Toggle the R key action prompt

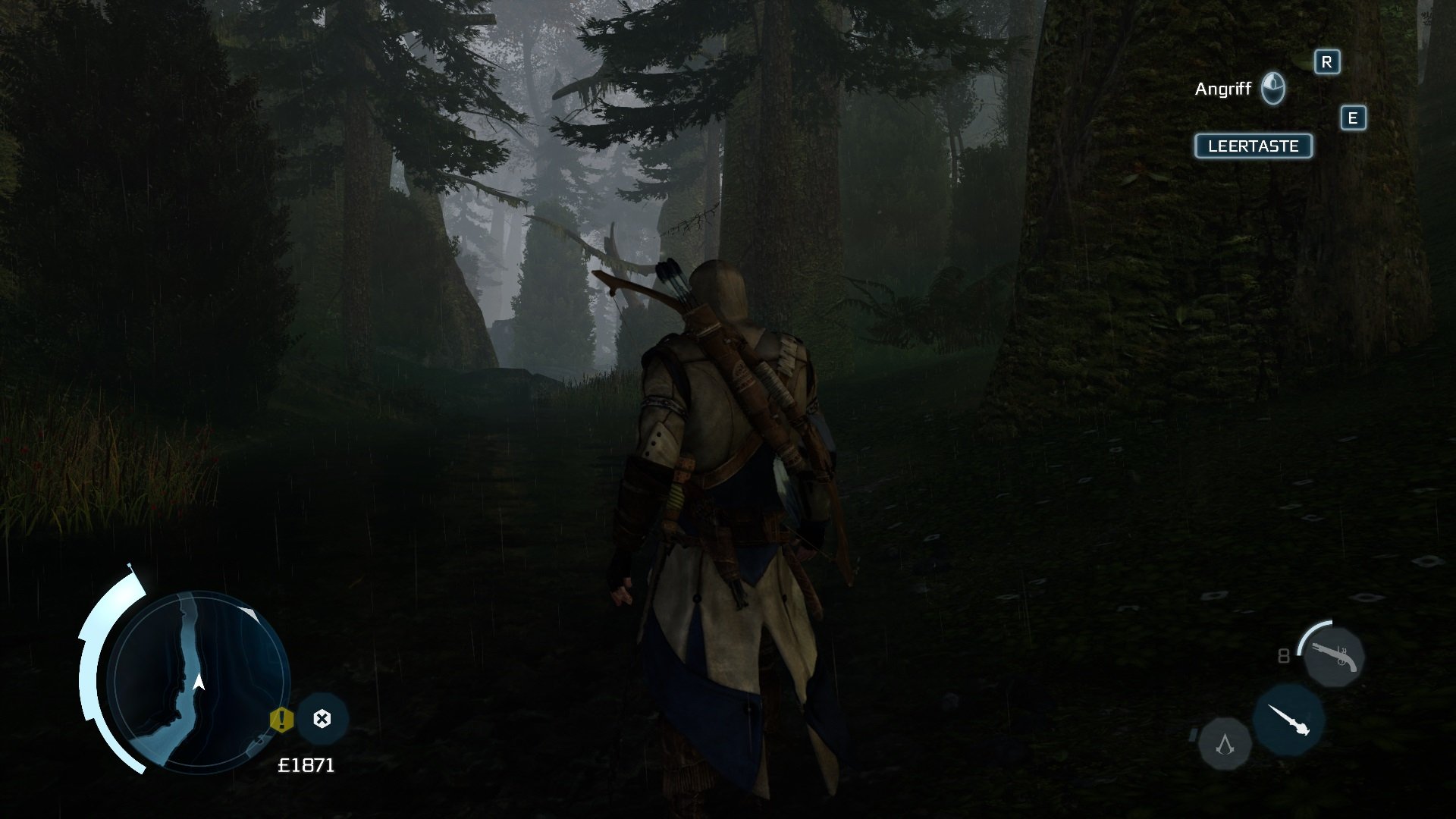pos(1326,64)
